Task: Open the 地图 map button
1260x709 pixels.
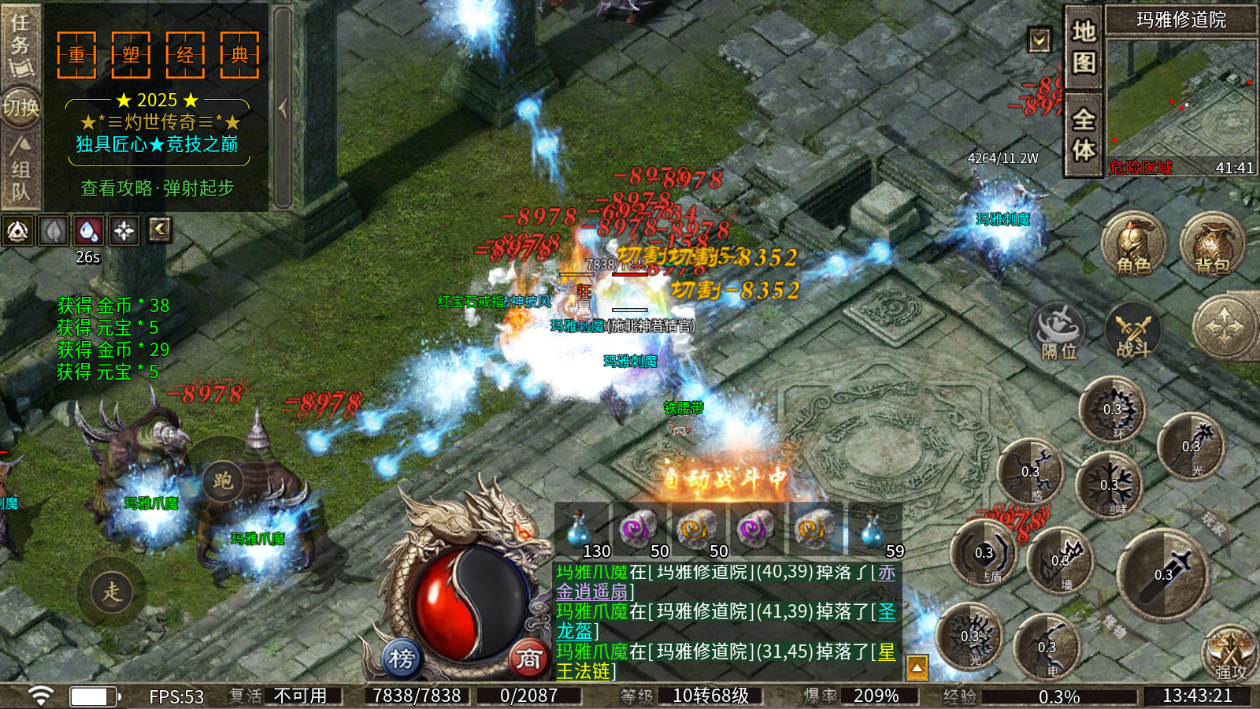Action: [1084, 46]
